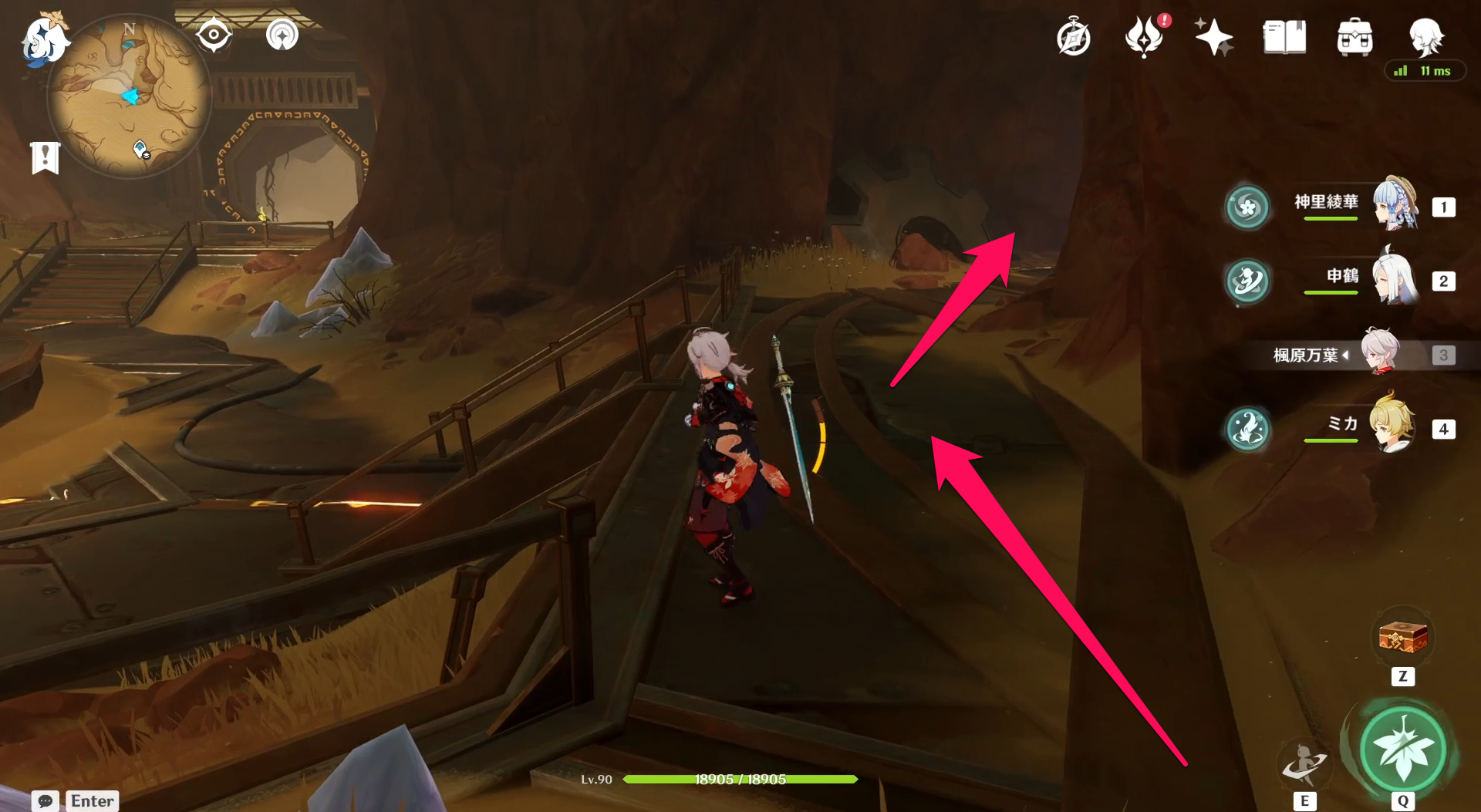This screenshot has height=812, width=1481.
Task: Click the quest navigation icon beside the minimap
Action: coord(214,34)
